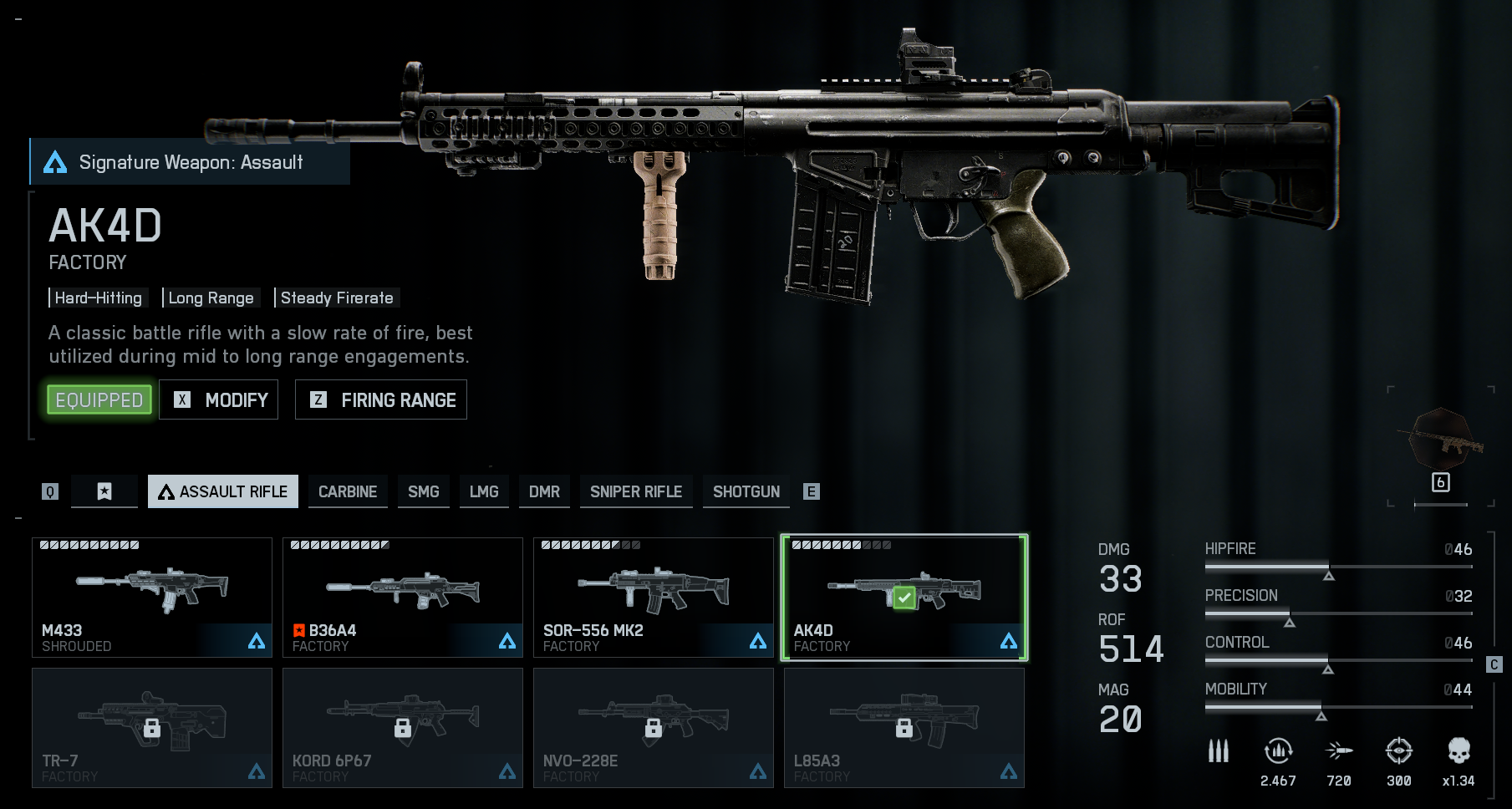The image size is (1512, 809).
Task: Select the M433 Shrouded weapon tile
Action: click(152, 597)
